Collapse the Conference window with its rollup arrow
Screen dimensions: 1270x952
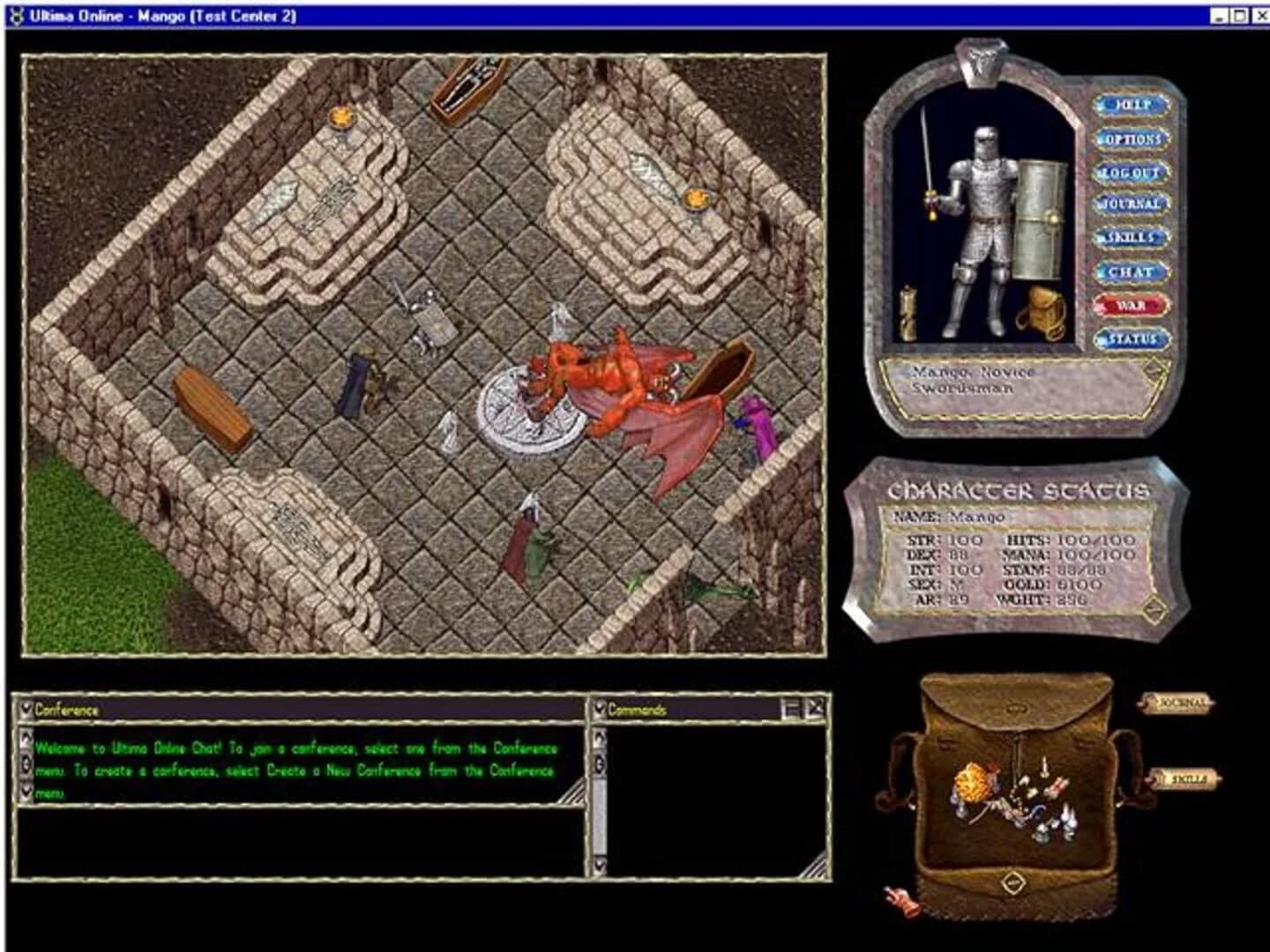click(x=26, y=707)
